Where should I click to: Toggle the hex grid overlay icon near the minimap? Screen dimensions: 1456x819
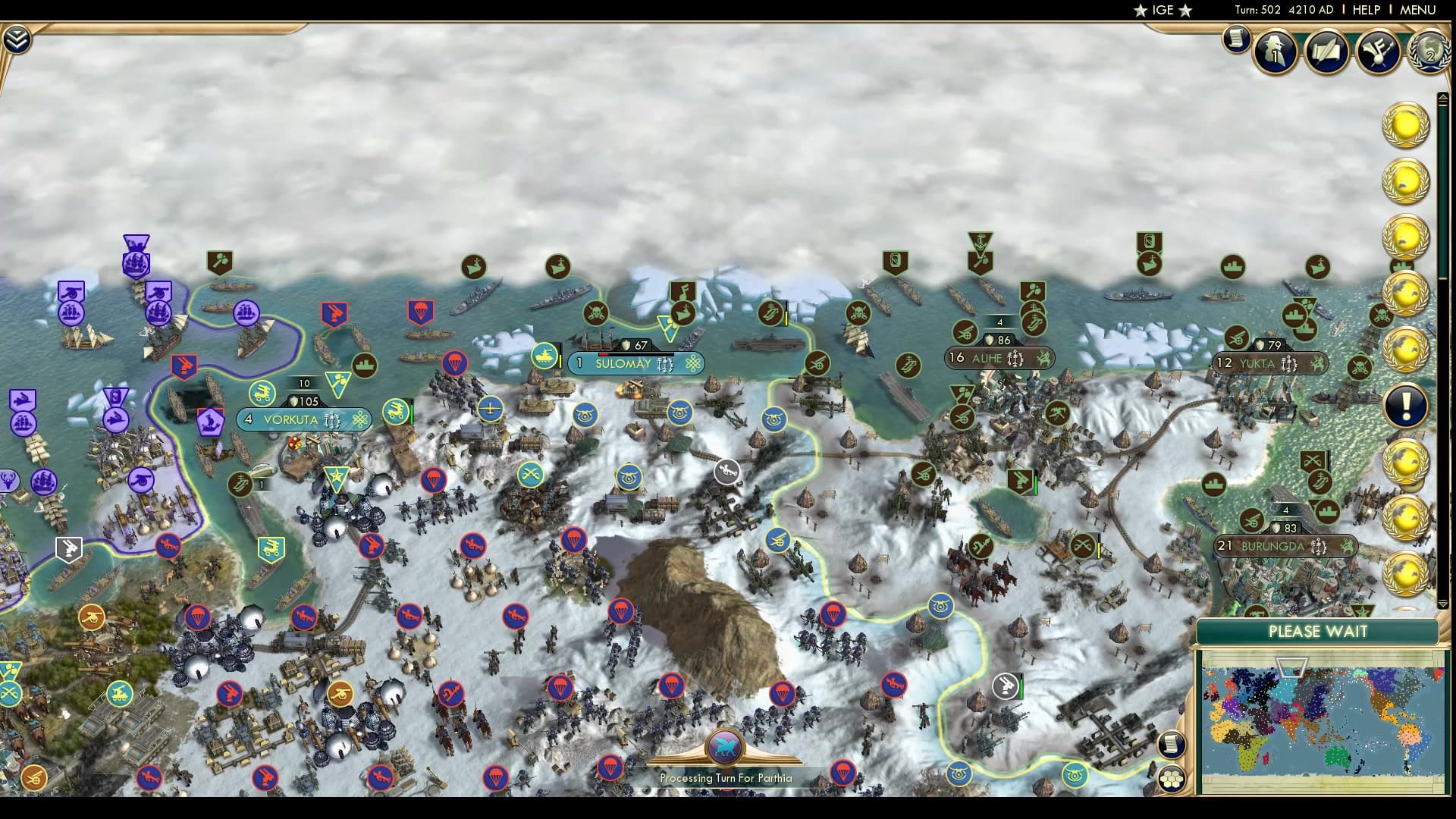pos(1171,779)
